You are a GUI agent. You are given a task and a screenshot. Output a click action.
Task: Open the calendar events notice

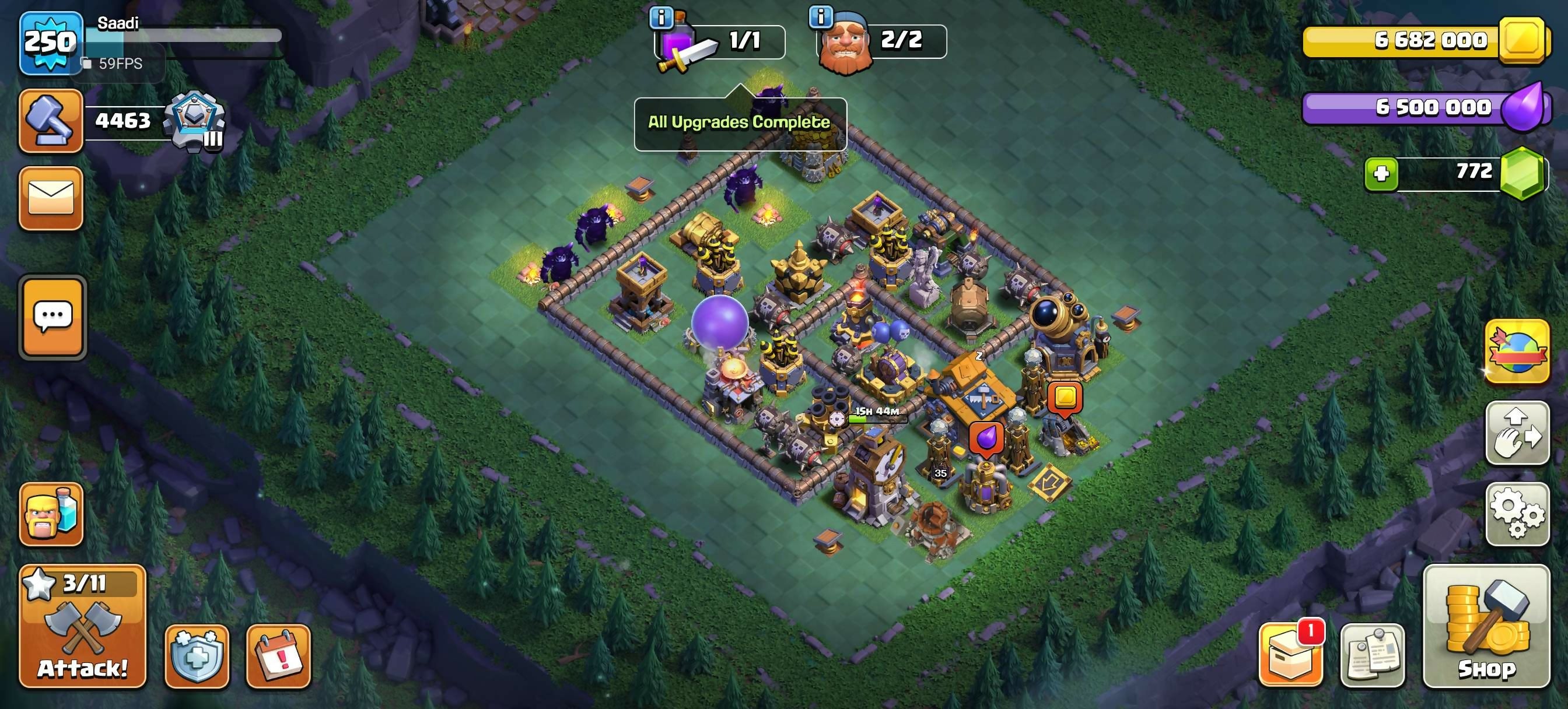point(278,656)
